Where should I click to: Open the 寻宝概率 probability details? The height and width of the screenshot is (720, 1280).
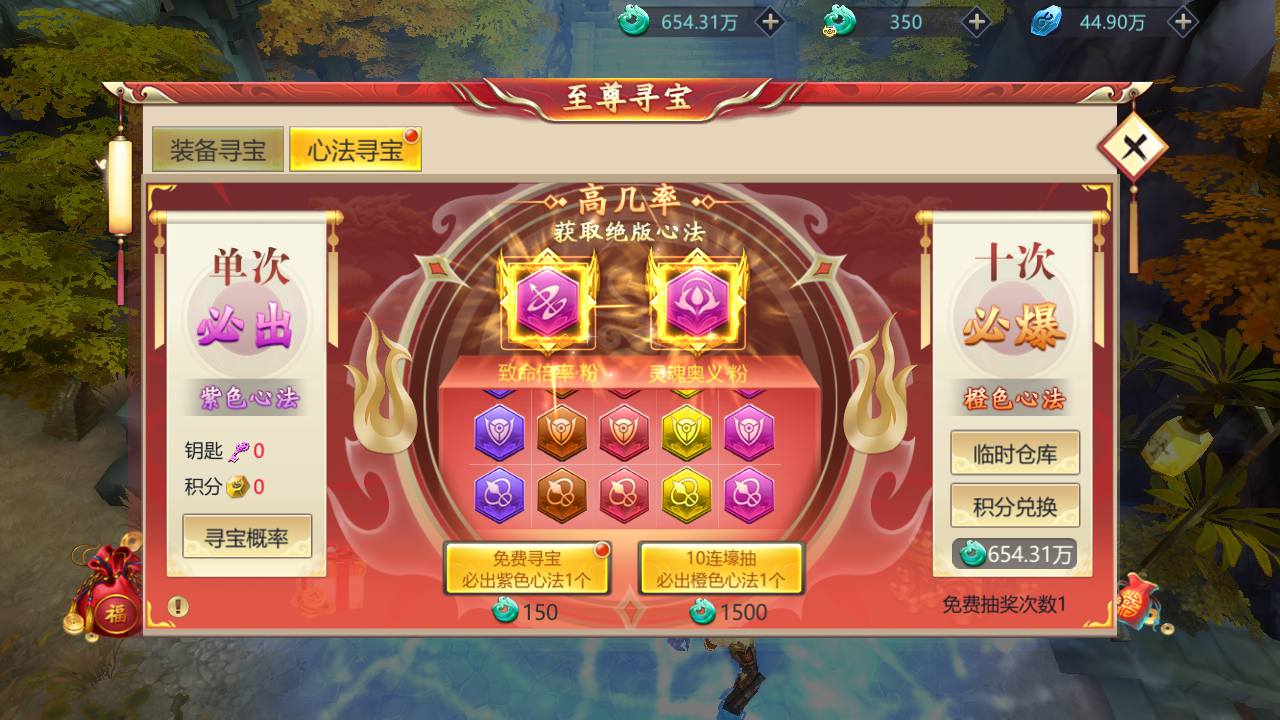click(x=247, y=536)
